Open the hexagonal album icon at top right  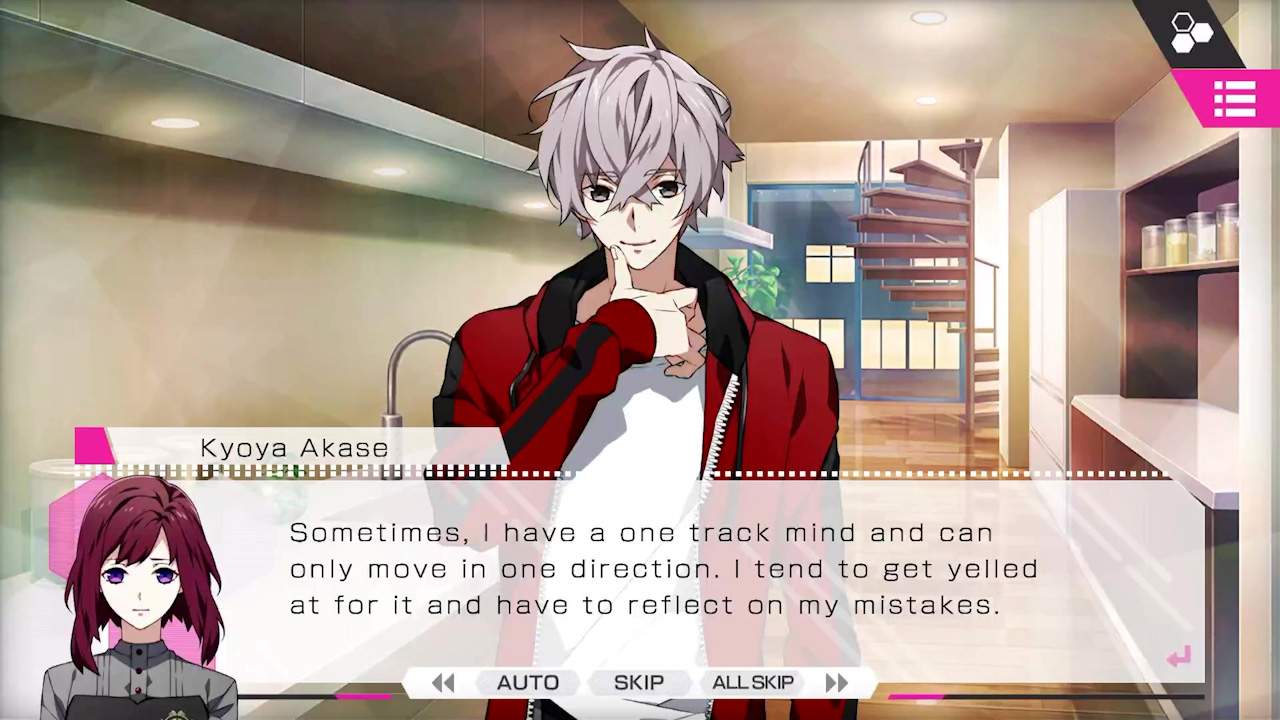(1191, 31)
